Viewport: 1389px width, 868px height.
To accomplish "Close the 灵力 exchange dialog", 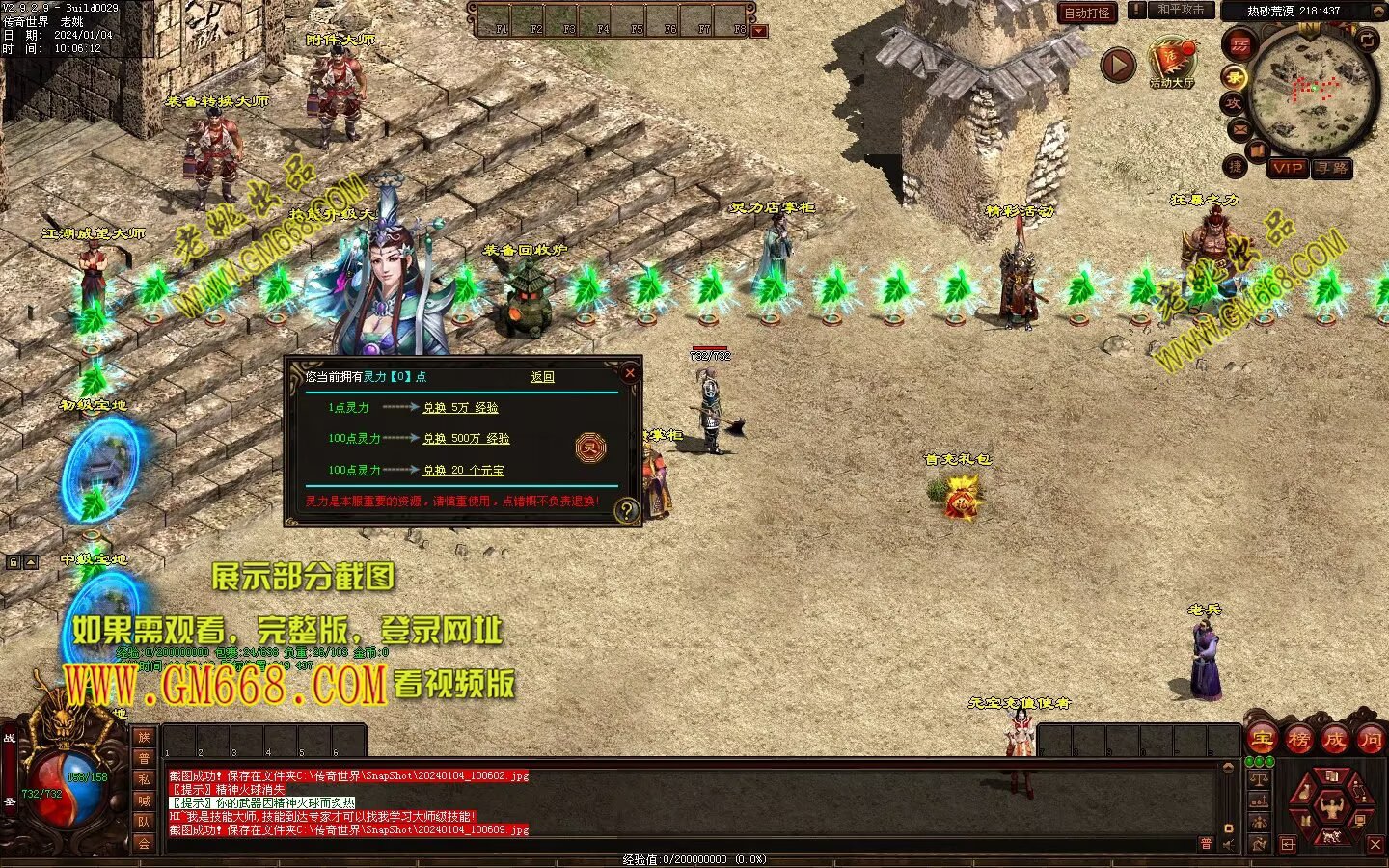I will pos(630,373).
